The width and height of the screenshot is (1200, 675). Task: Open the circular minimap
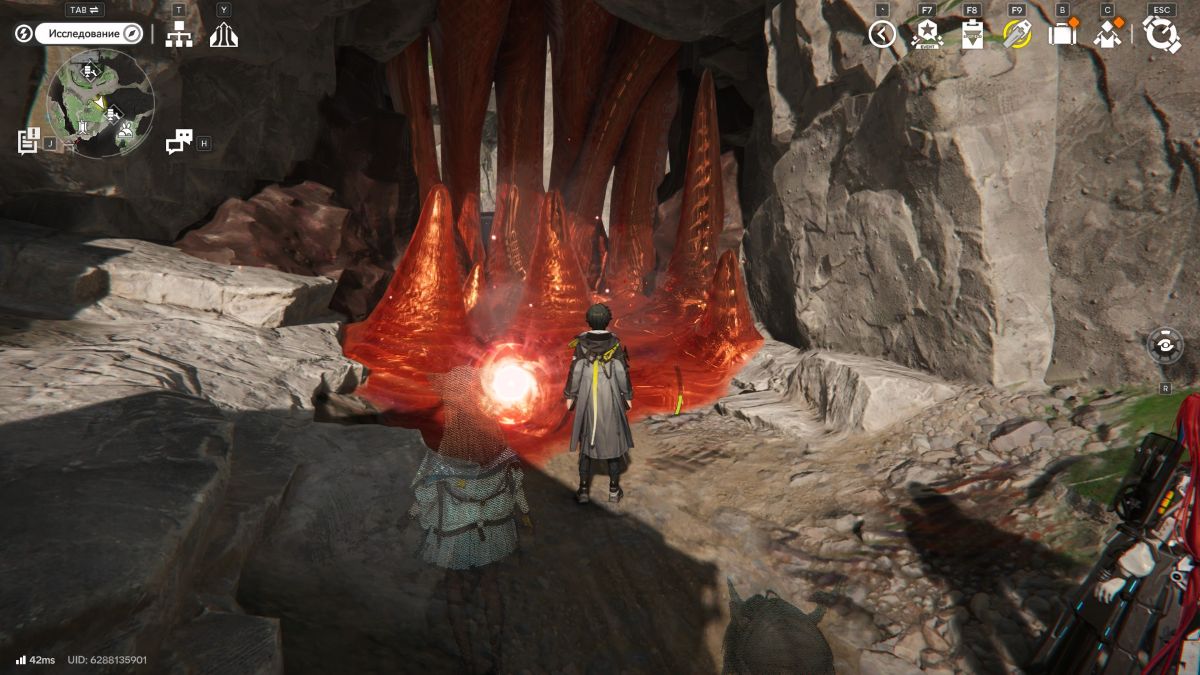coord(100,104)
